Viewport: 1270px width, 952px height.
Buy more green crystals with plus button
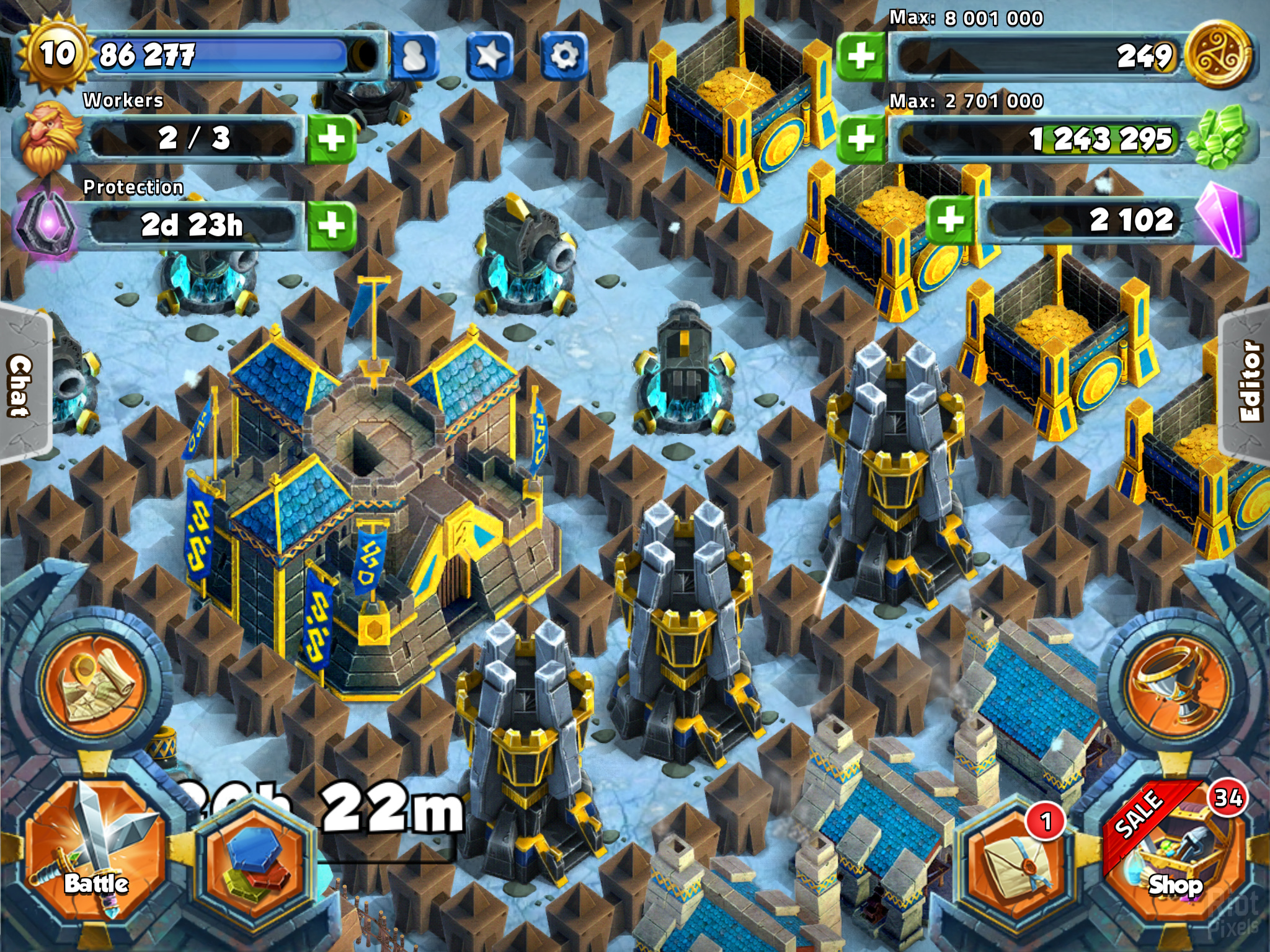[x=861, y=138]
